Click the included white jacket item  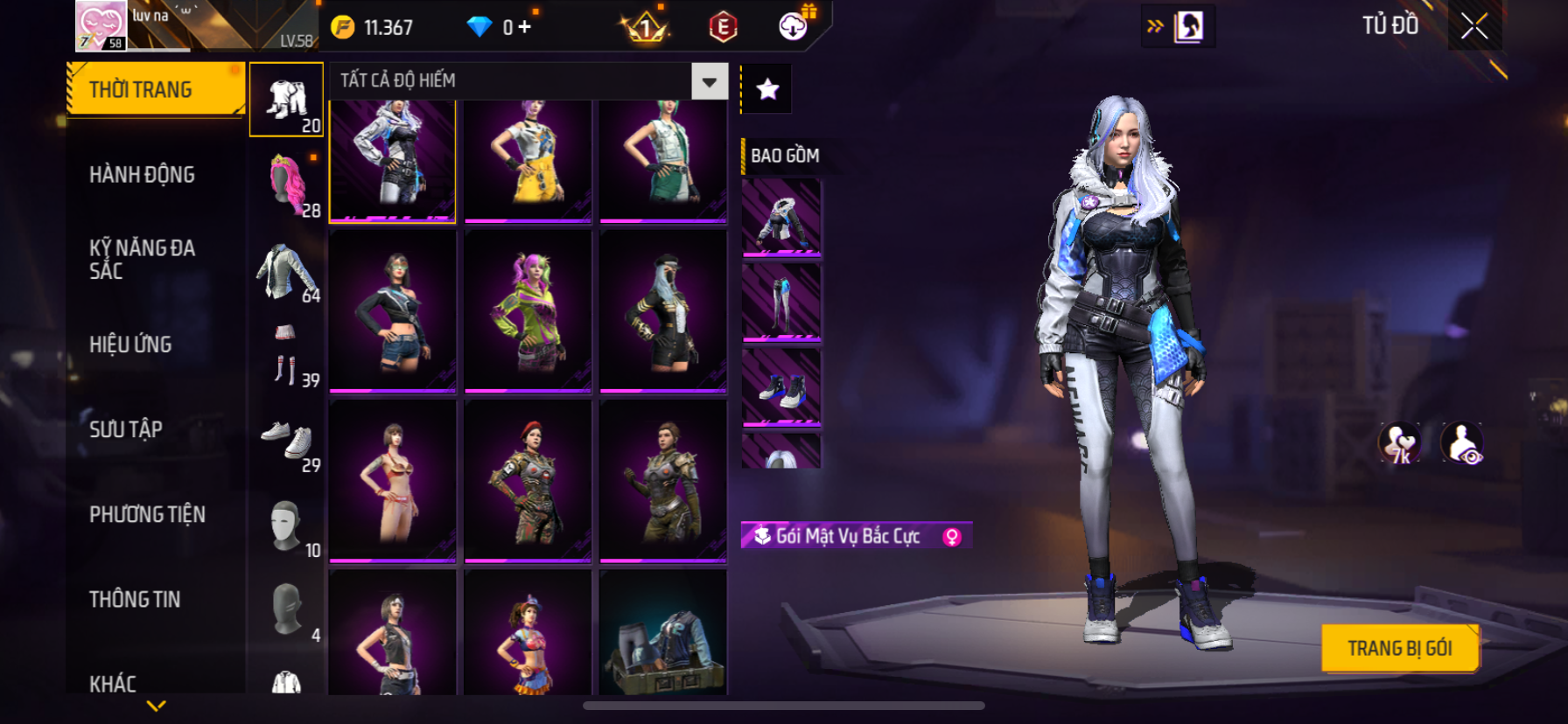[x=781, y=218]
